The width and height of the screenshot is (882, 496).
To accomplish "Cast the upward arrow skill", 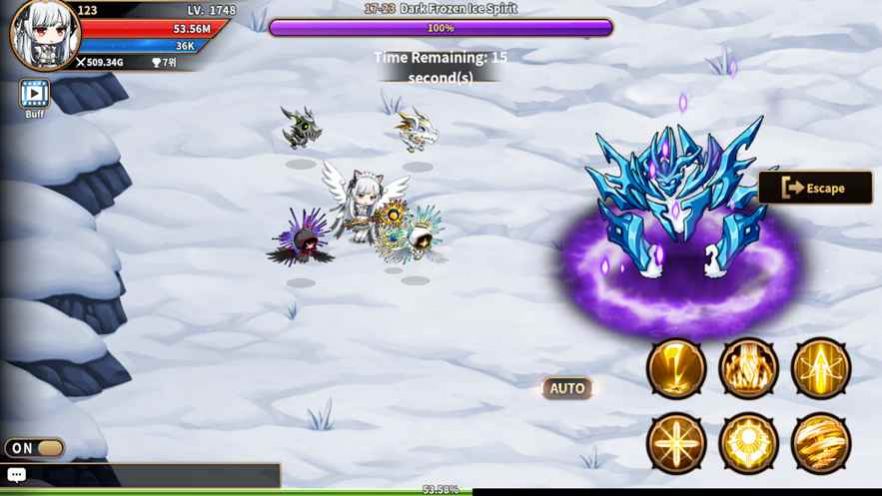I will tap(820, 368).
